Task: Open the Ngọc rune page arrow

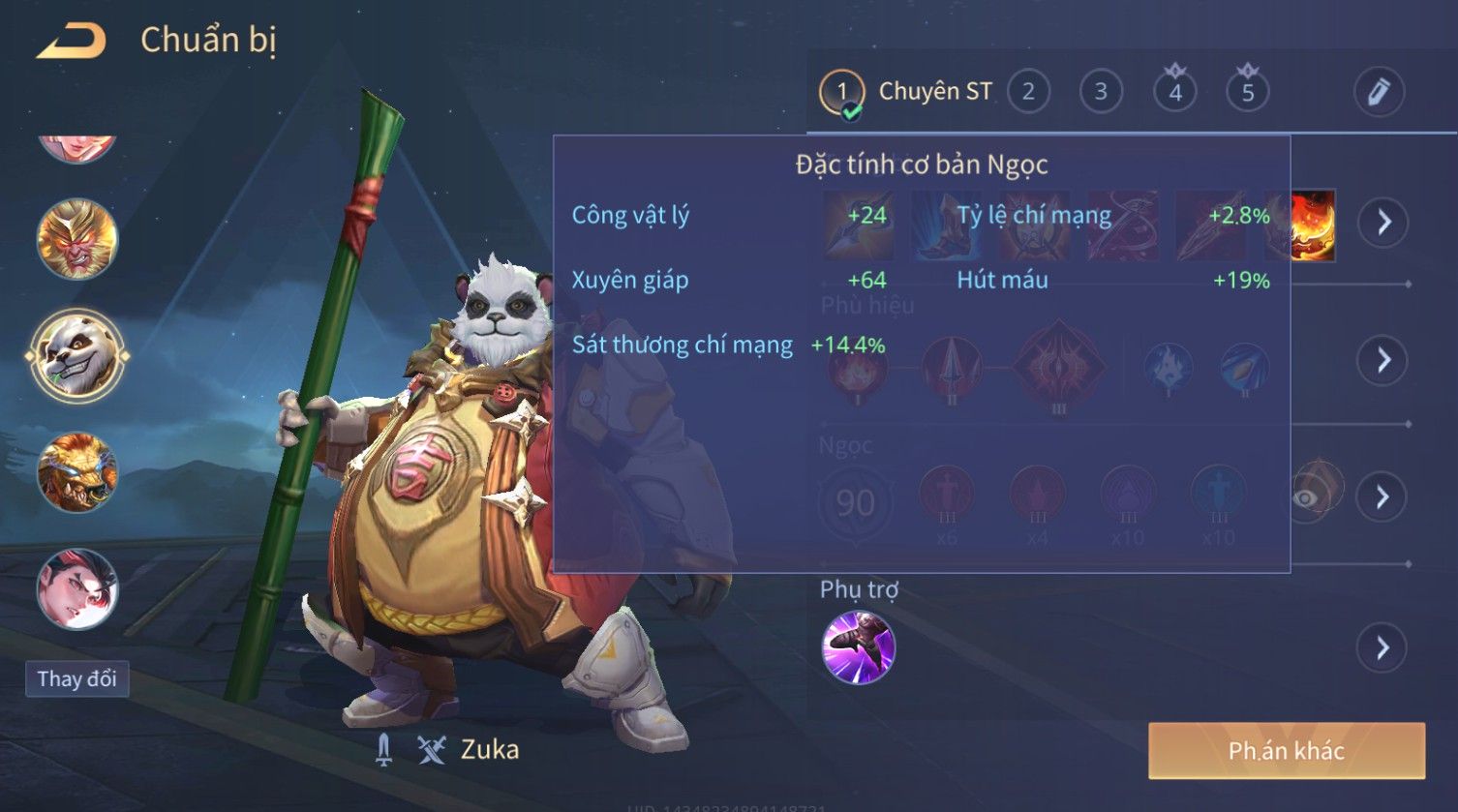Action: [1383, 496]
